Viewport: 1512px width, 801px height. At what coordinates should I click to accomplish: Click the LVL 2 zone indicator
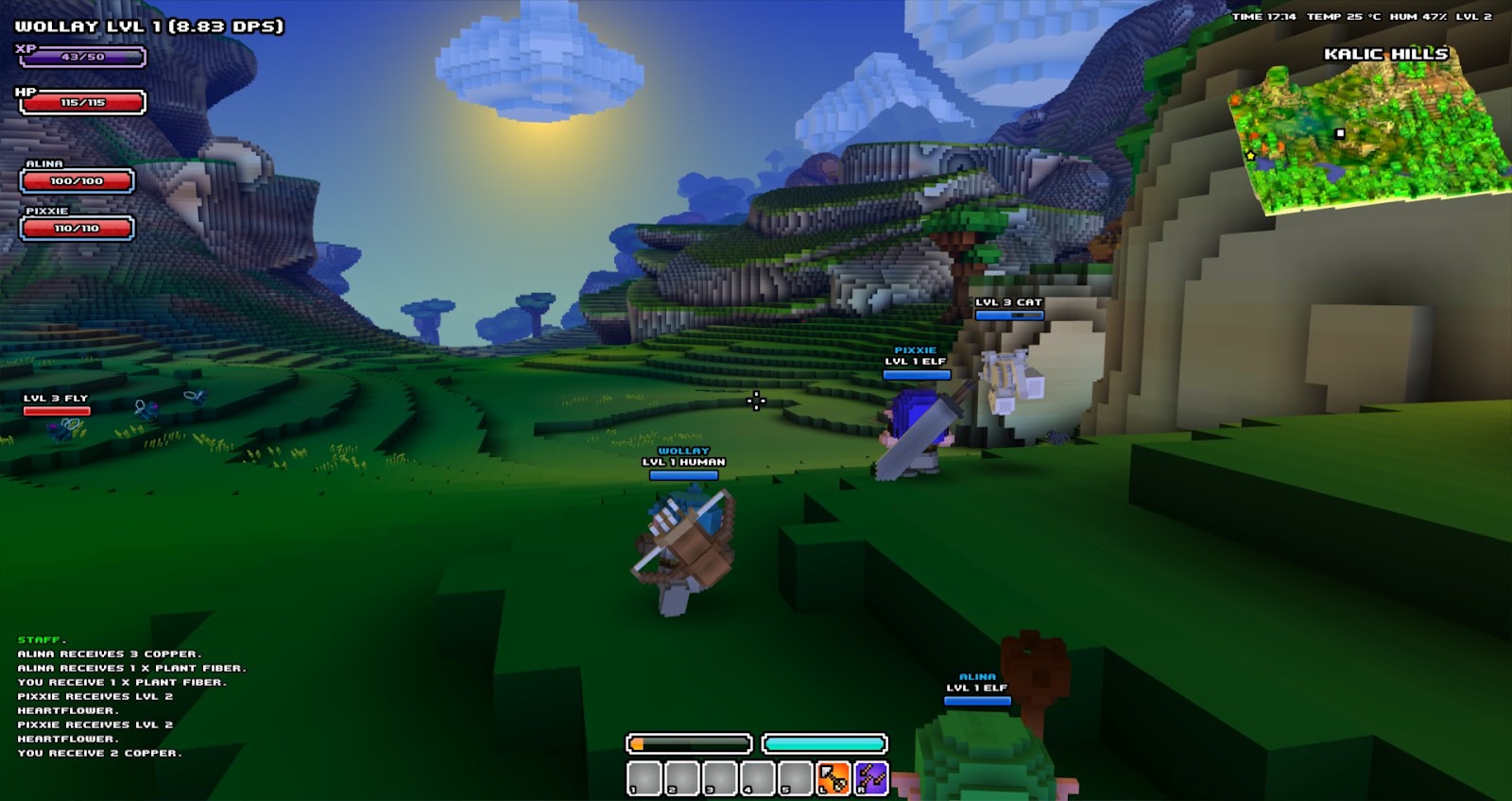[x=1474, y=16]
